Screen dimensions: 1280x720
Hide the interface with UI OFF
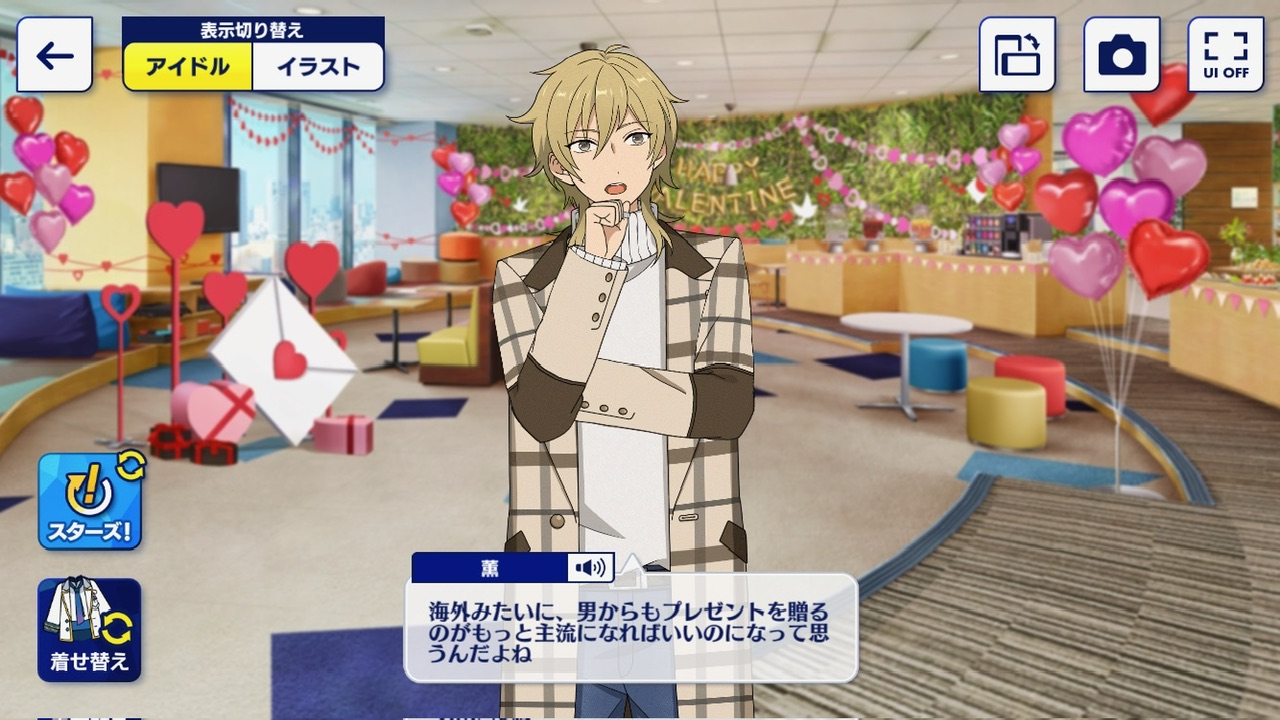point(1225,55)
